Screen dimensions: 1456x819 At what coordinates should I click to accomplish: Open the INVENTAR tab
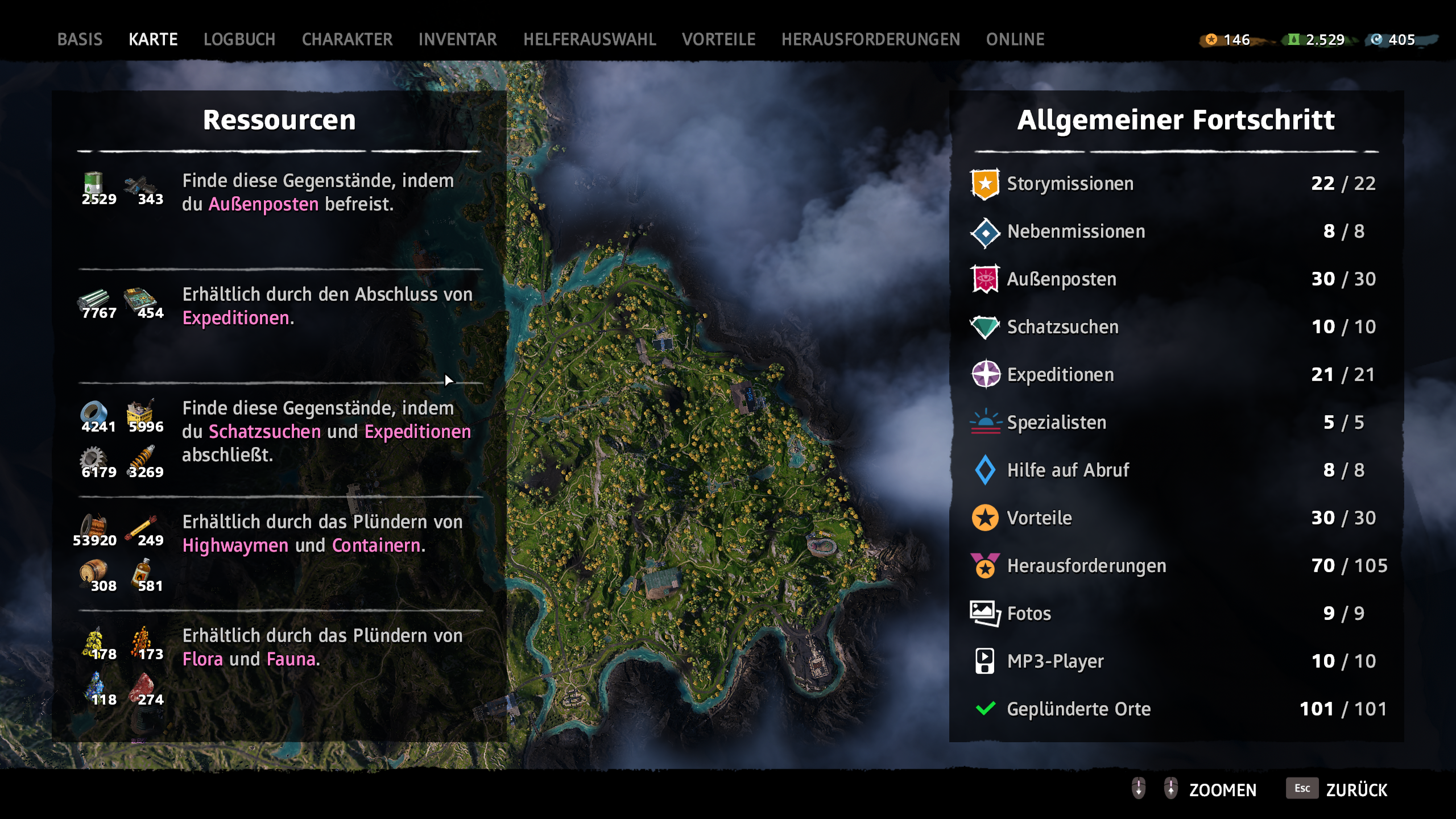point(457,39)
